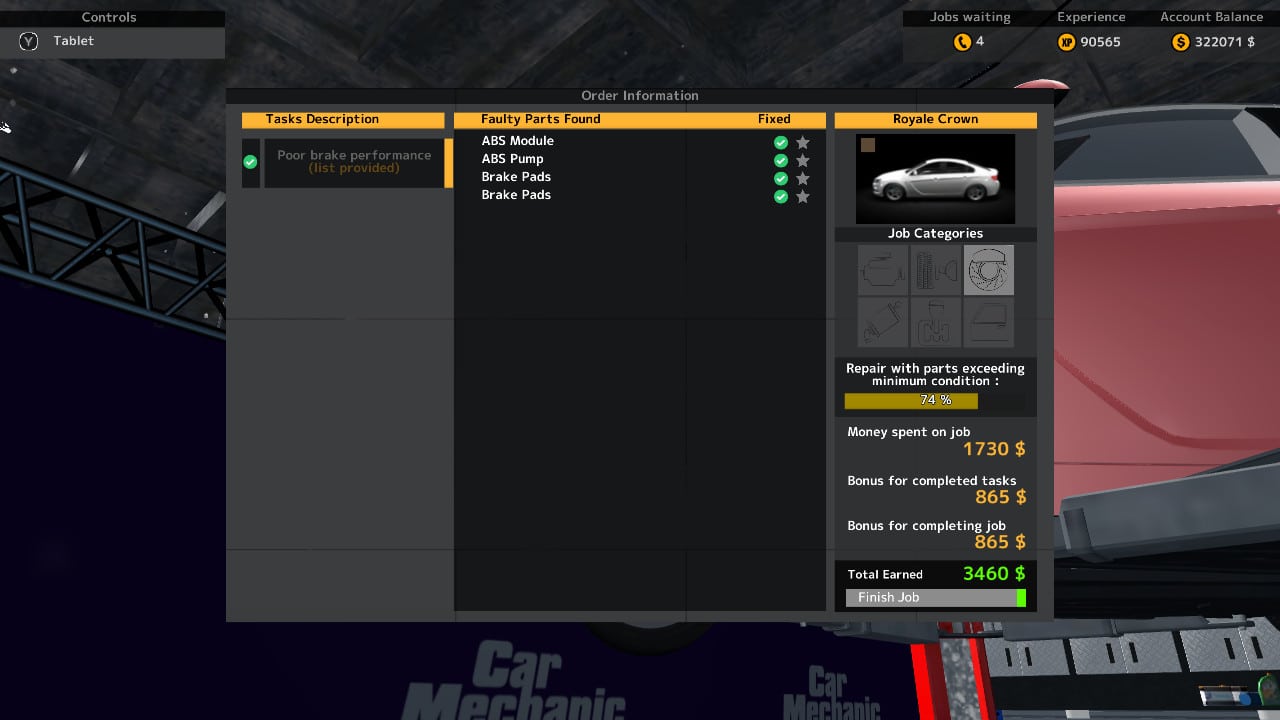Click the Royale Crown car thumbnail
The image size is (1280, 720).
pos(934,178)
